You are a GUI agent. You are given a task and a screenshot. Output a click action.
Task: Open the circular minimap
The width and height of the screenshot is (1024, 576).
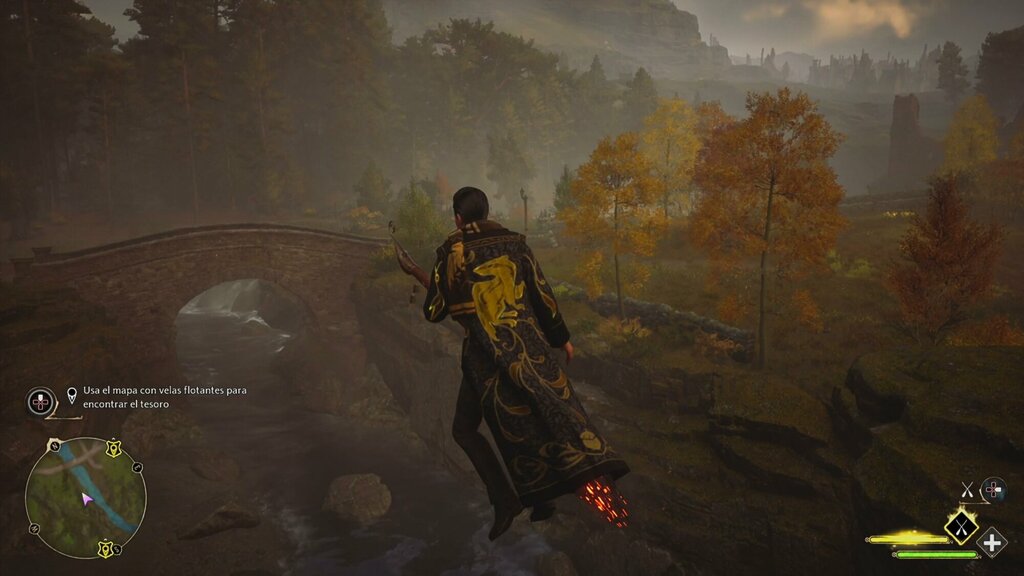pos(86,497)
